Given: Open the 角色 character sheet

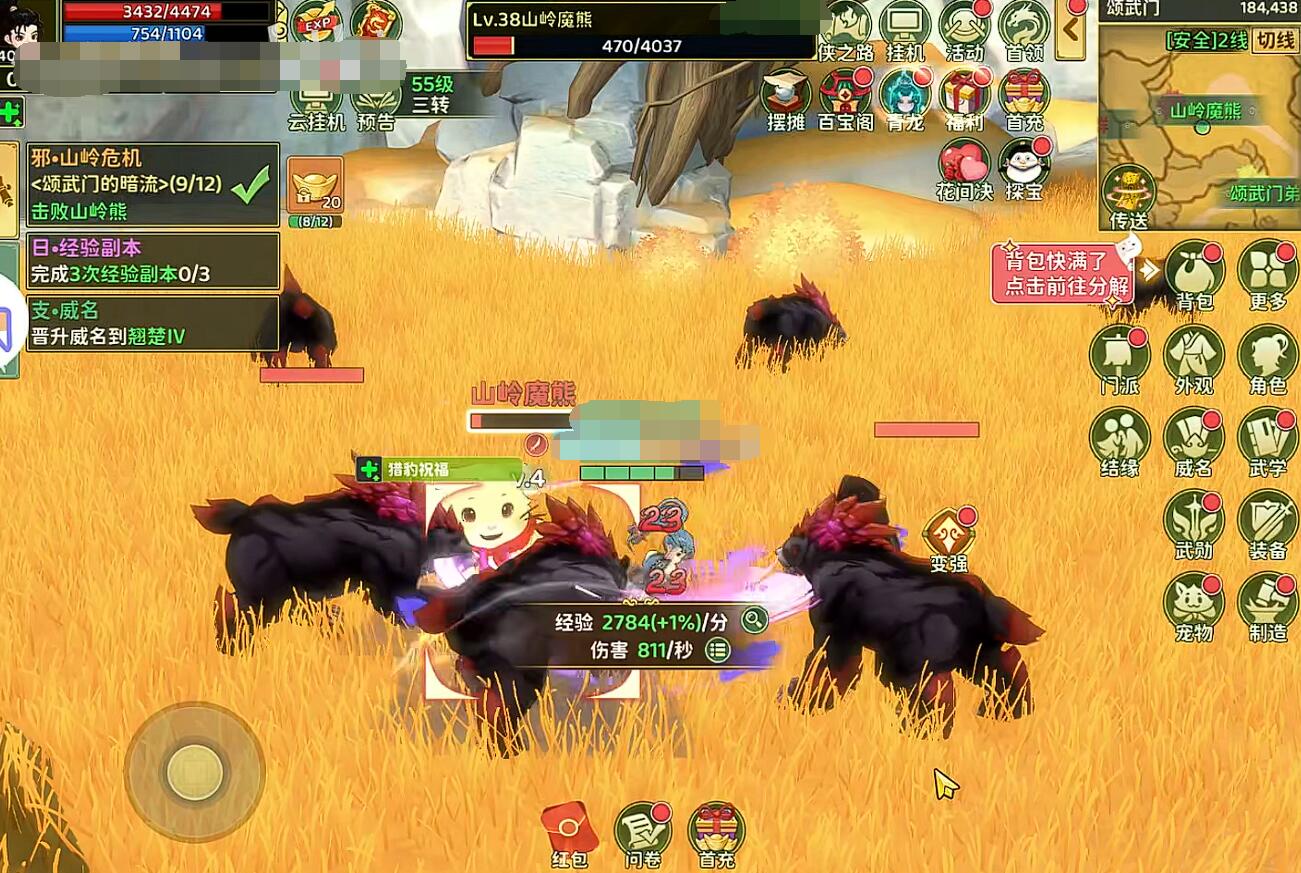Looking at the screenshot, I should [1267, 357].
